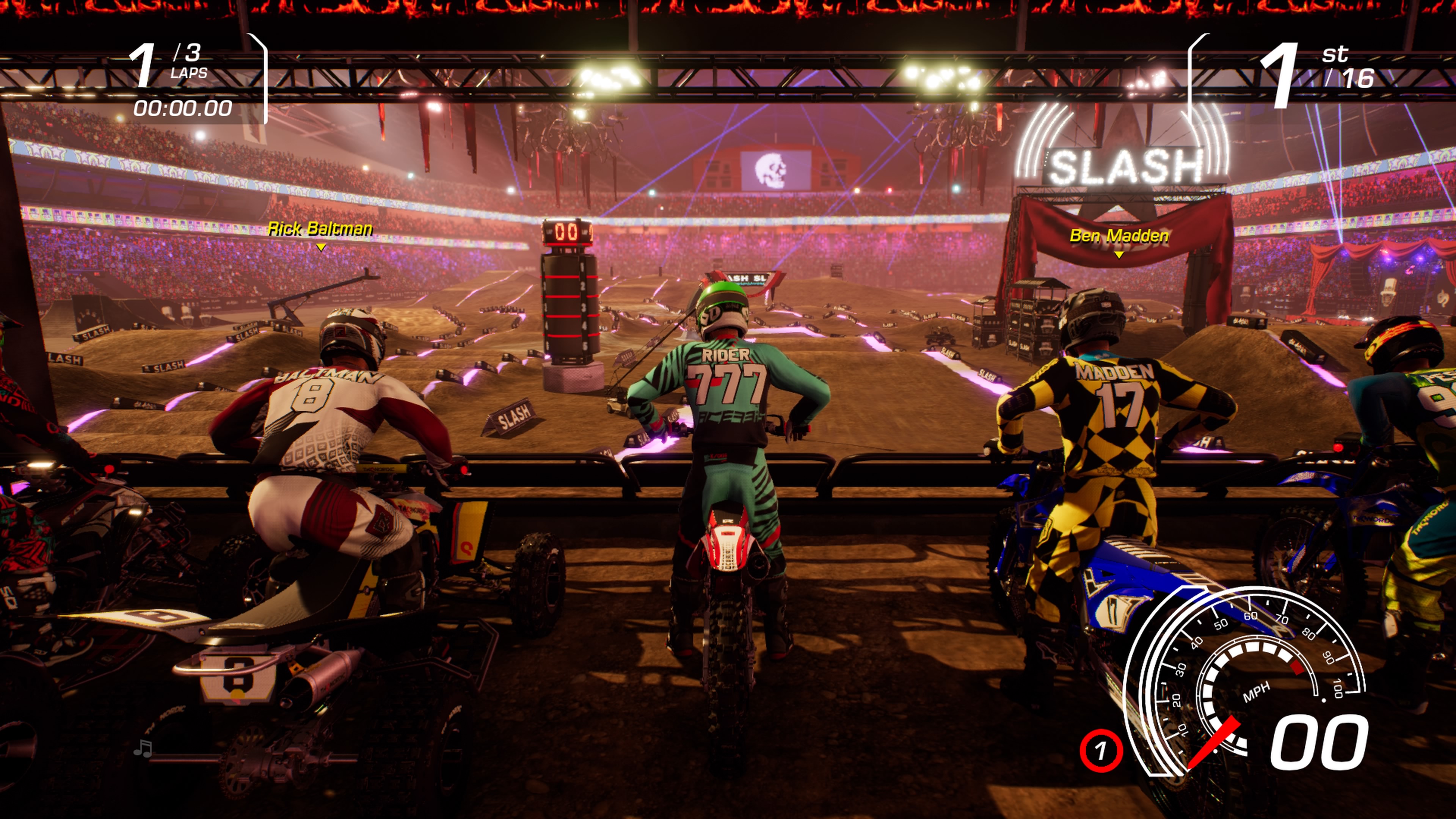The height and width of the screenshot is (819, 1456).
Task: Click the music note icon
Action: pos(143,748)
